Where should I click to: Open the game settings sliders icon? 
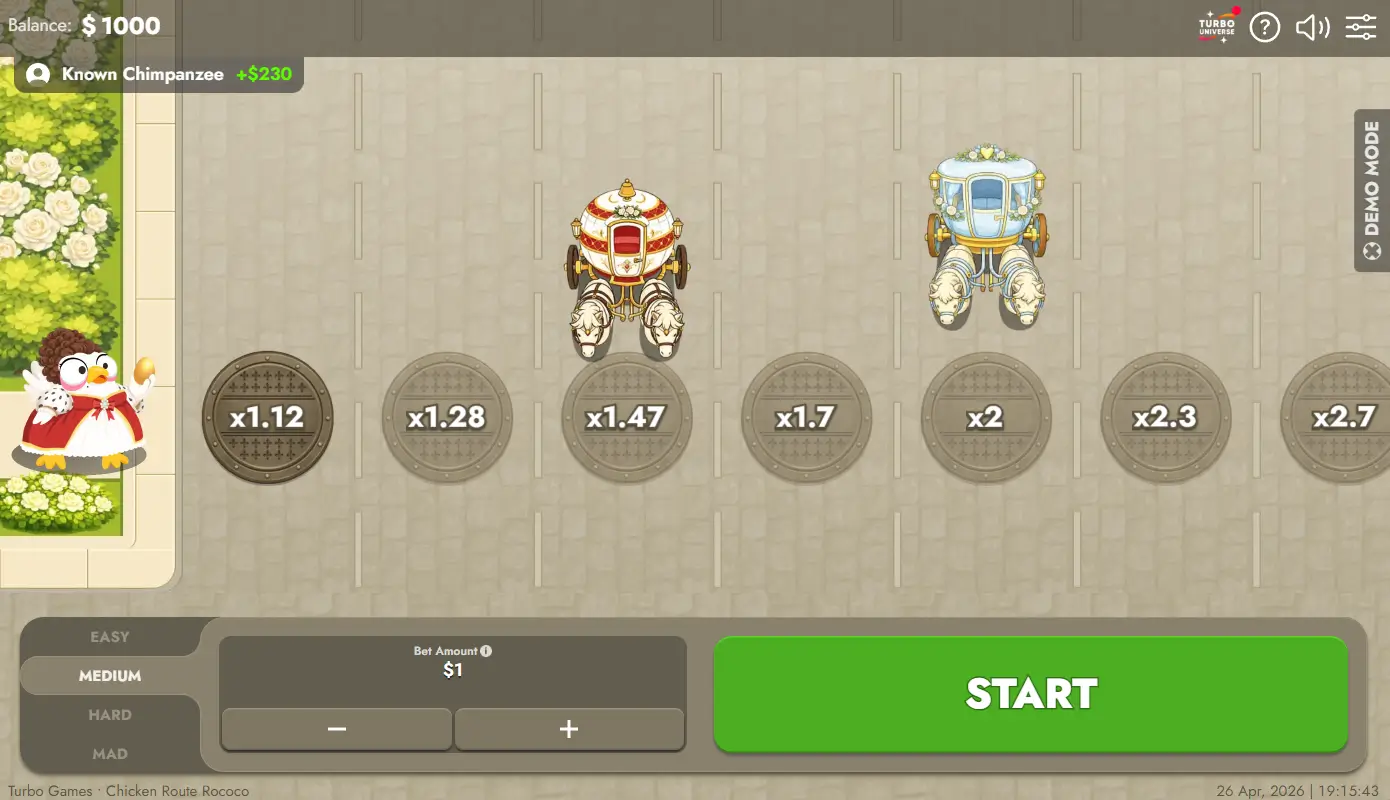coord(1360,27)
